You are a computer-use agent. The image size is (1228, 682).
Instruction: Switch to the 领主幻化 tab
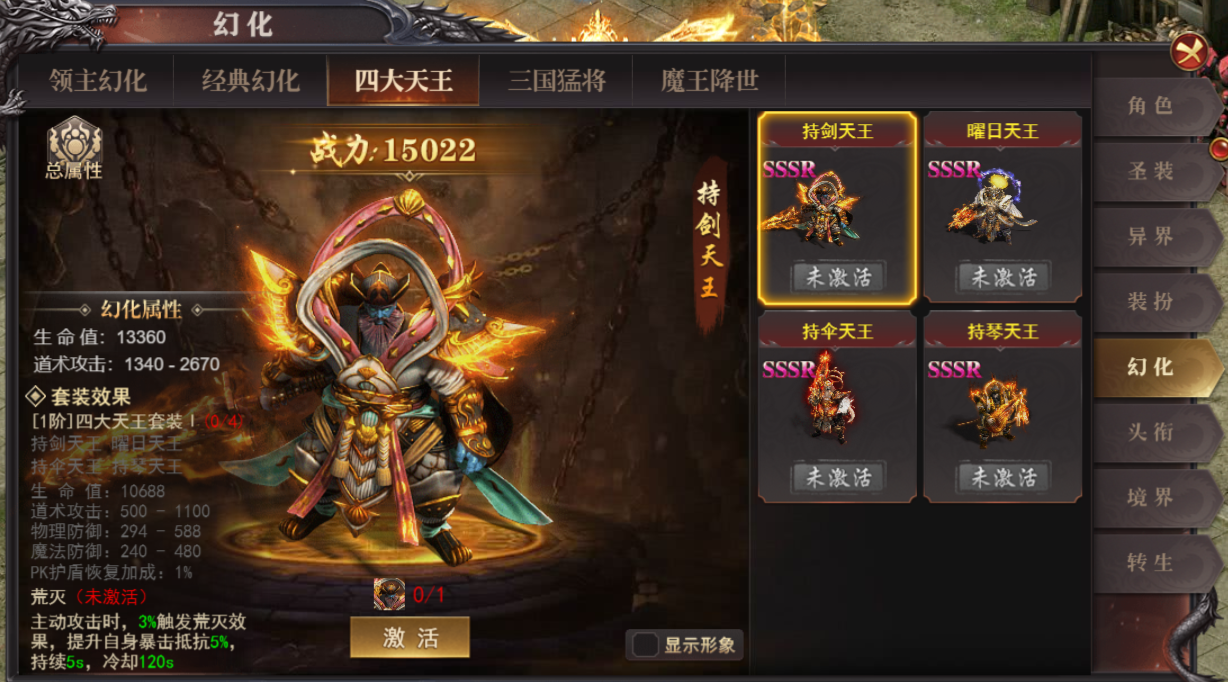tap(98, 81)
